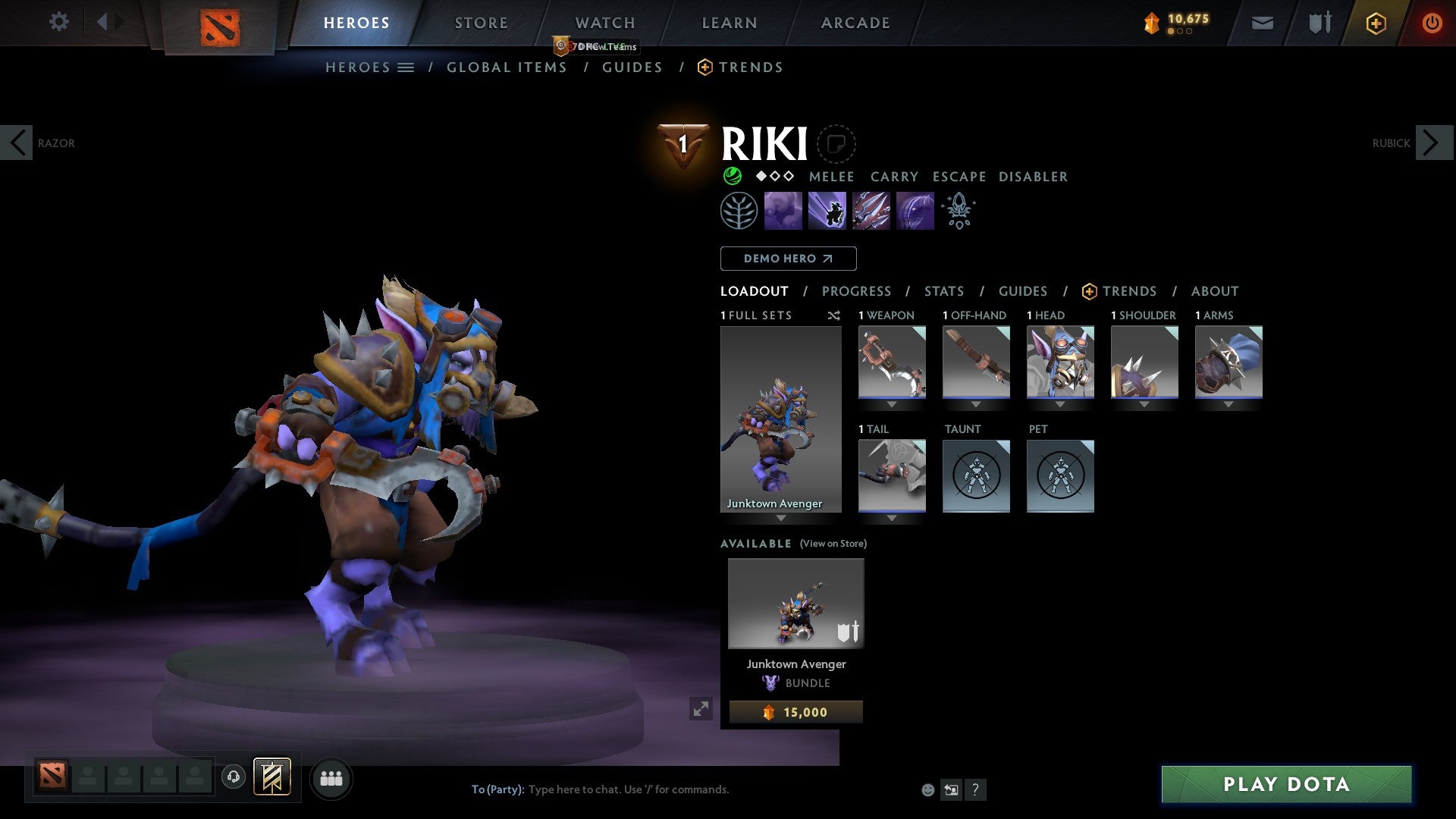Expand the Weapon slot dropdown arrow
This screenshot has width=1456, height=819.
point(892,405)
